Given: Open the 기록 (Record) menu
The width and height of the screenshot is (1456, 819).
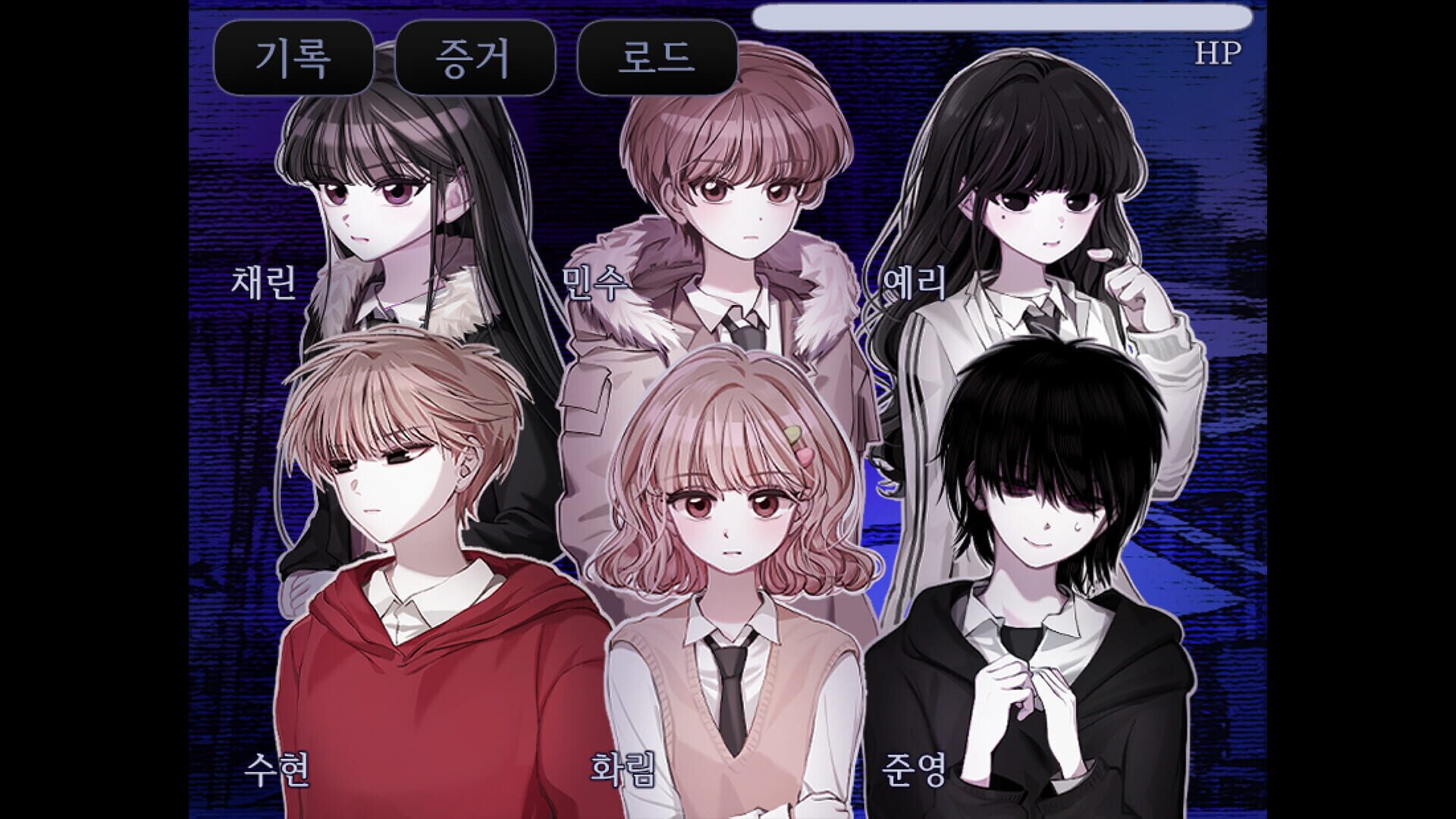Looking at the screenshot, I should tap(294, 55).
